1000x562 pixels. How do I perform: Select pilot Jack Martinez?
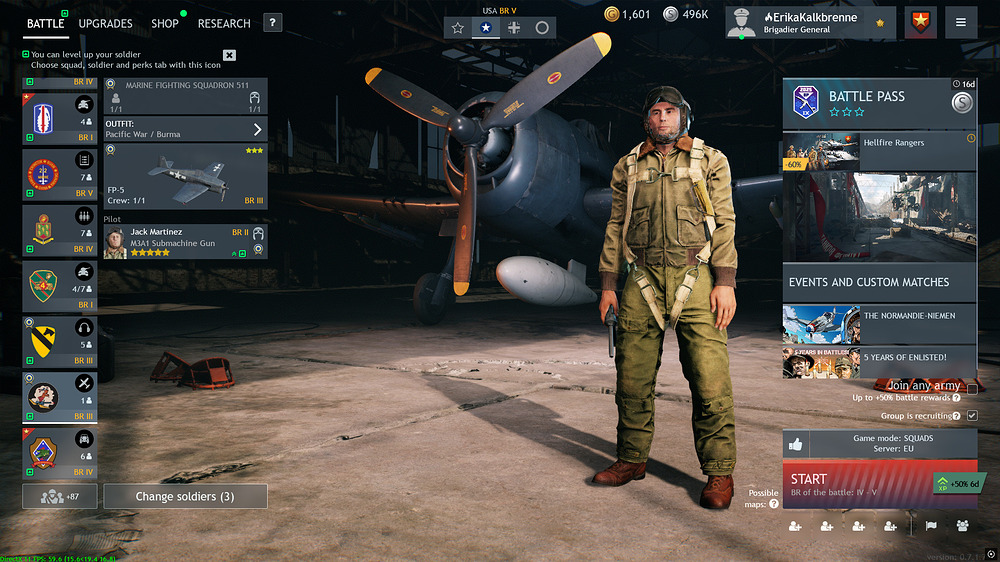185,242
